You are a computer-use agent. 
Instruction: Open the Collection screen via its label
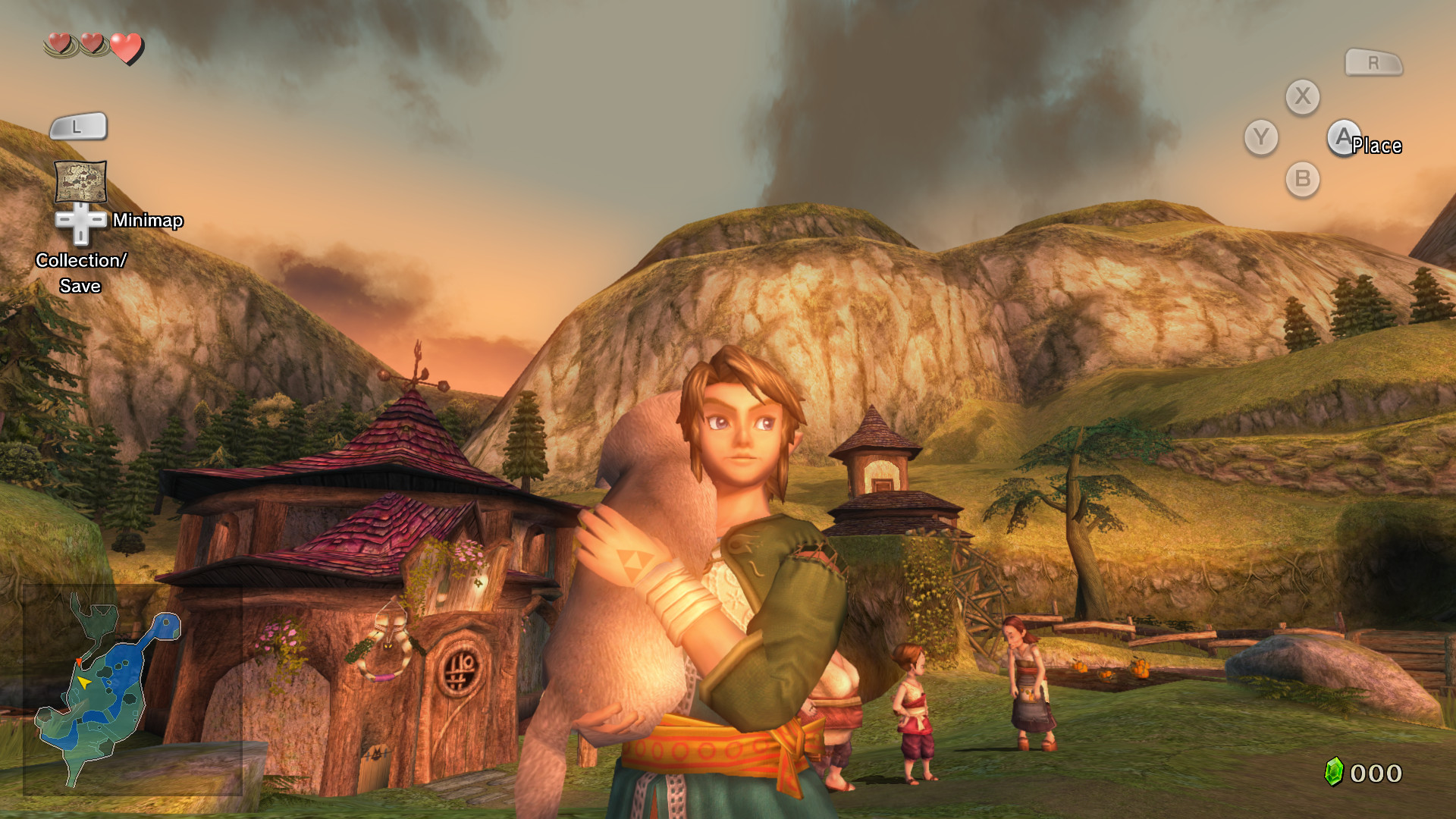[80, 259]
